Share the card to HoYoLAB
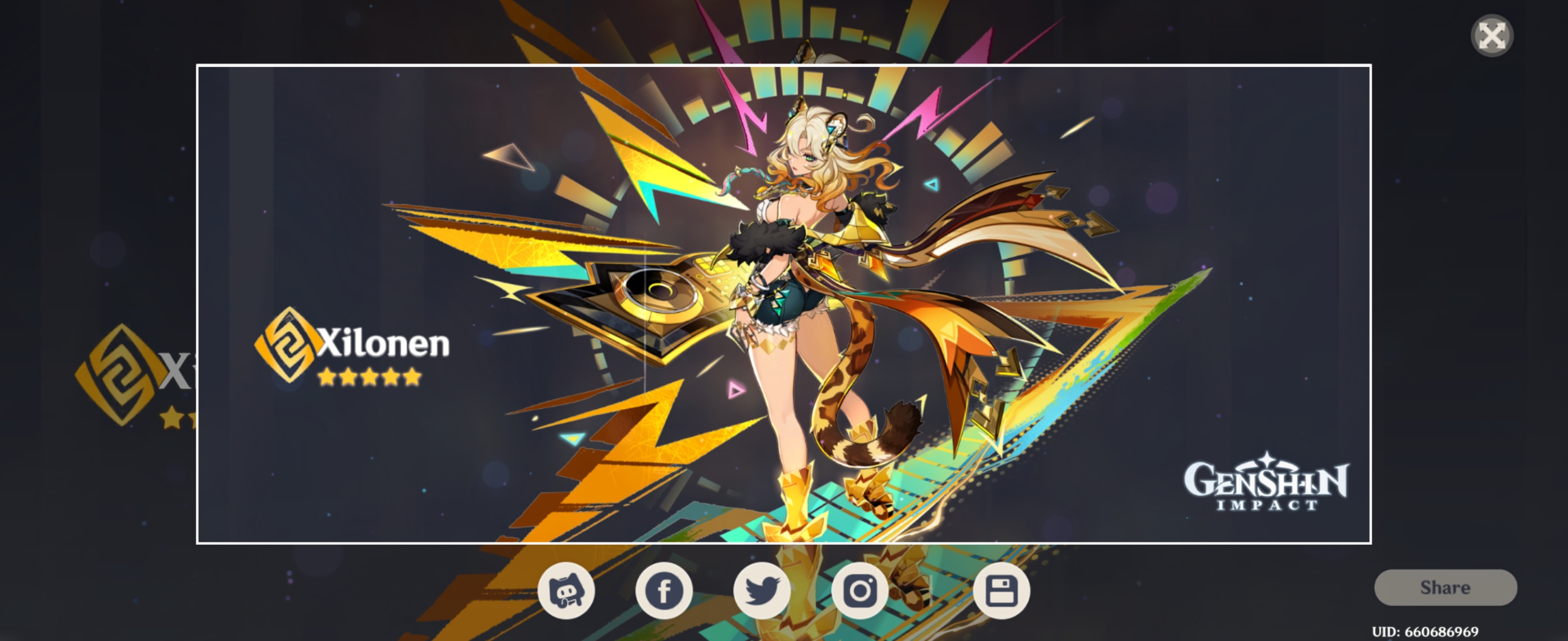 [568, 591]
